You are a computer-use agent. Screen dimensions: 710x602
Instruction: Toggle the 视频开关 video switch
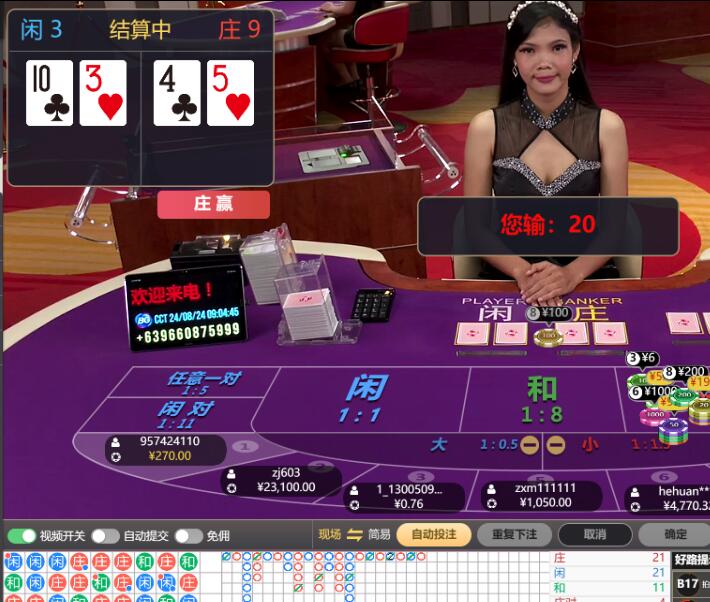(22, 536)
